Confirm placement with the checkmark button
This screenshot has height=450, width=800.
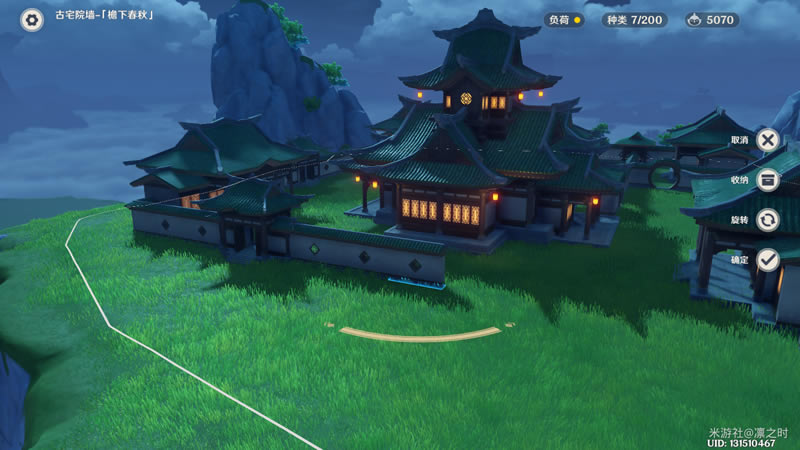coord(767,260)
